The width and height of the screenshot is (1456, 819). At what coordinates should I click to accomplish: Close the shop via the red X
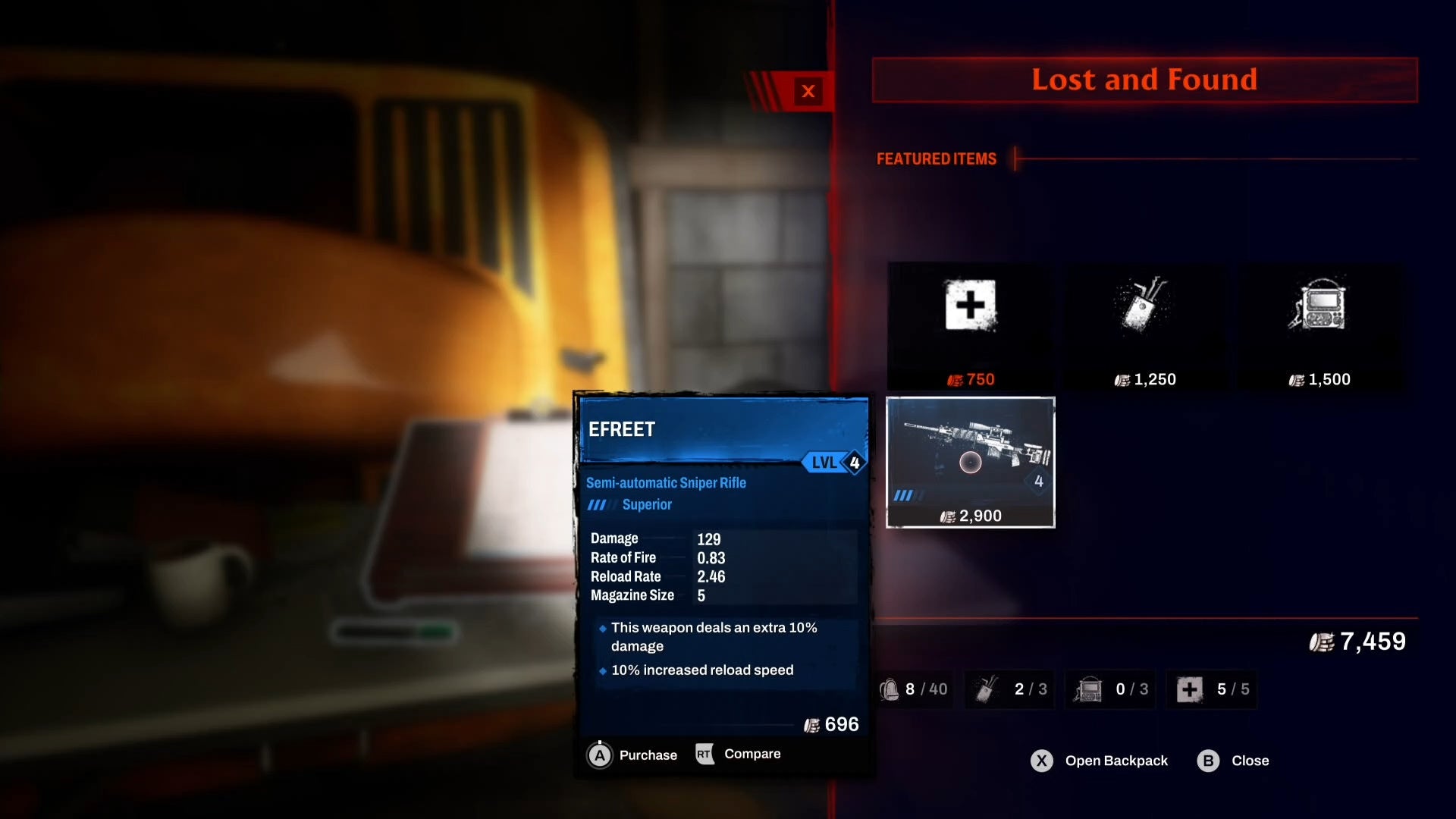point(808,92)
